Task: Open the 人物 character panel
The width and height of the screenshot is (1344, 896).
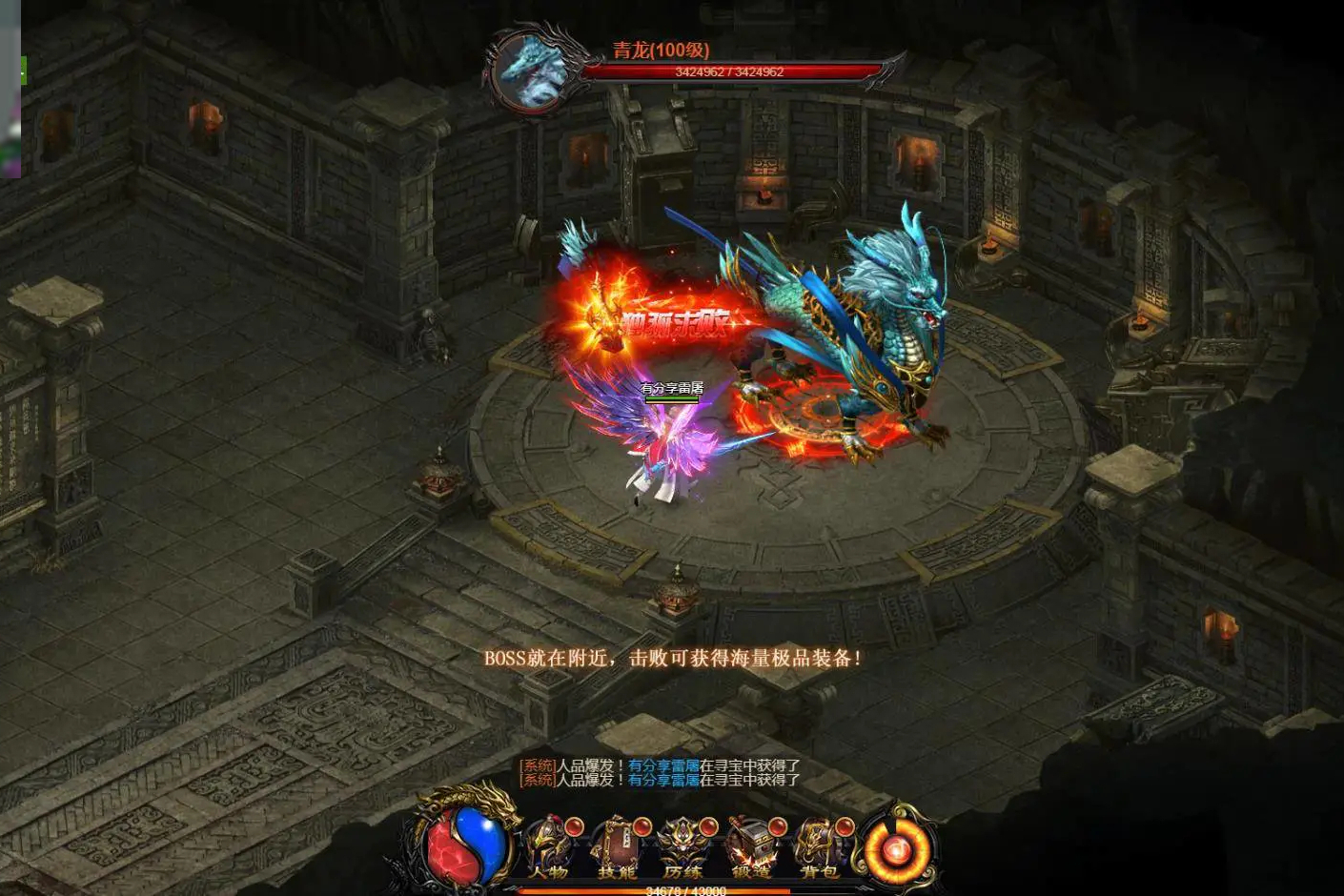Action: (x=549, y=847)
